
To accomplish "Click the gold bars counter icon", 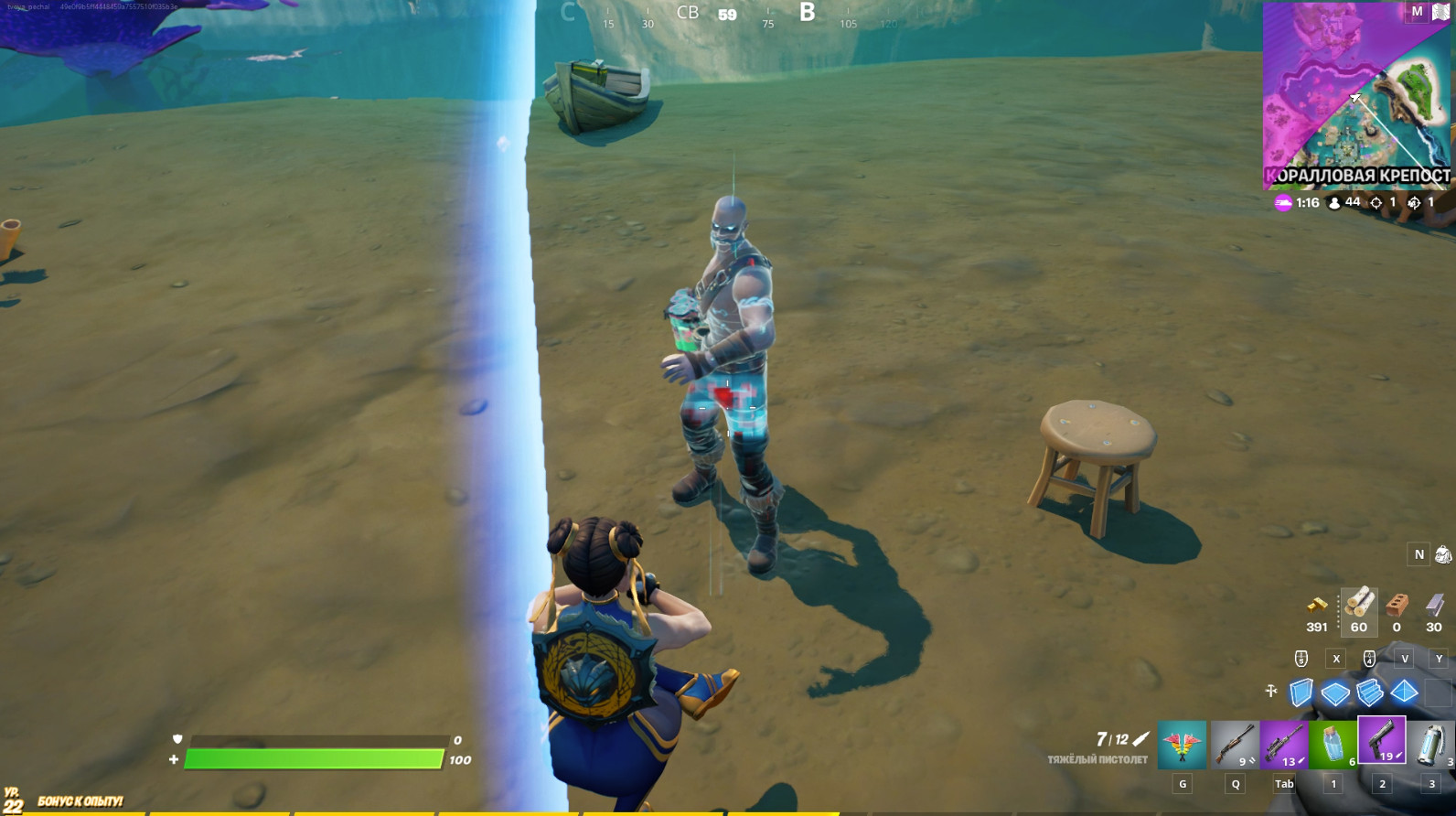I will tap(1317, 605).
